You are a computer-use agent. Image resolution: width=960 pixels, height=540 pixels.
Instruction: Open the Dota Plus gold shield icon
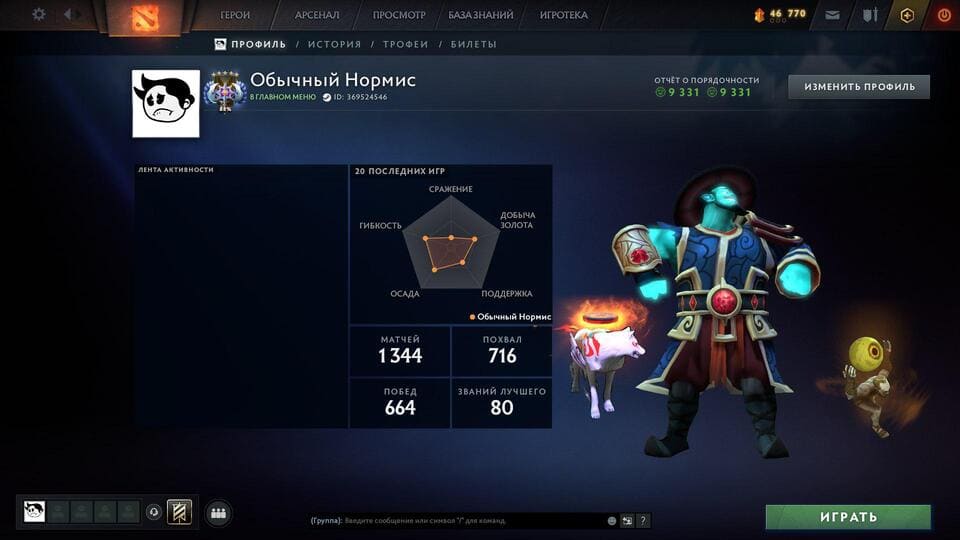pos(907,15)
